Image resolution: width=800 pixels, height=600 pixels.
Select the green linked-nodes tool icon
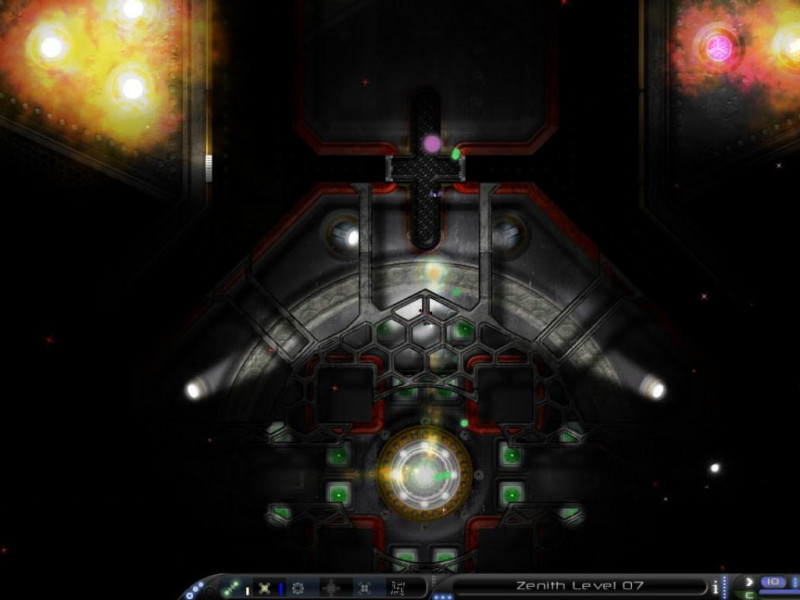[230, 588]
